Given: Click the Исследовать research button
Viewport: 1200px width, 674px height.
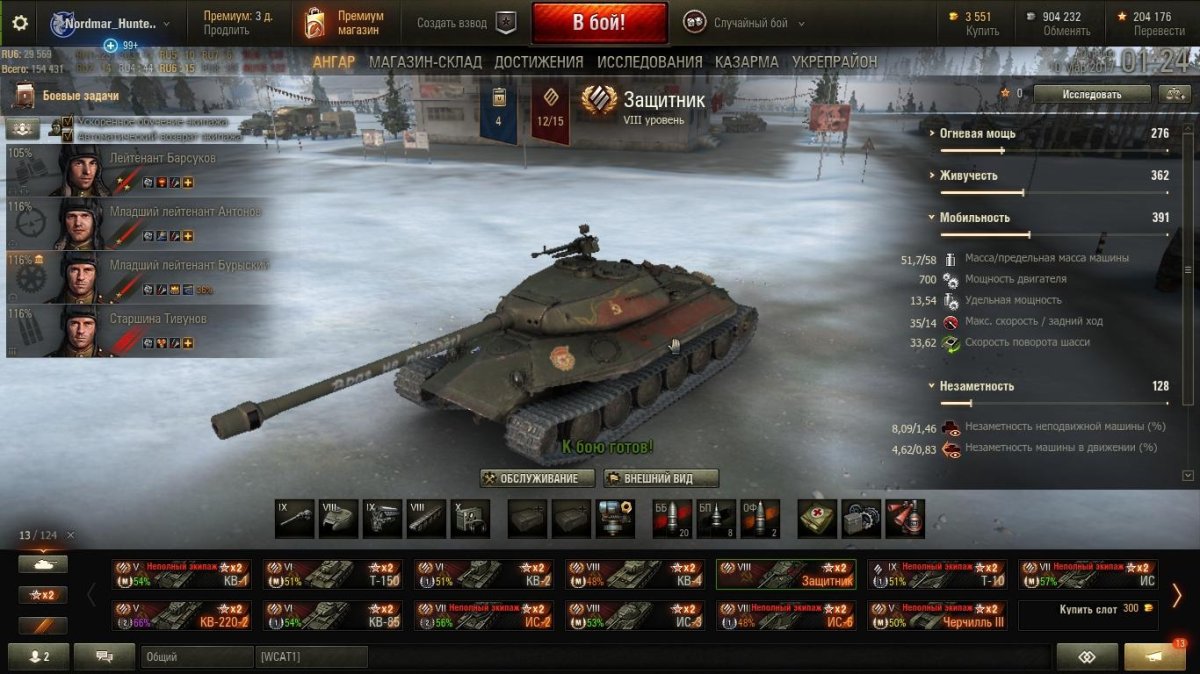Looking at the screenshot, I should pos(1091,94).
